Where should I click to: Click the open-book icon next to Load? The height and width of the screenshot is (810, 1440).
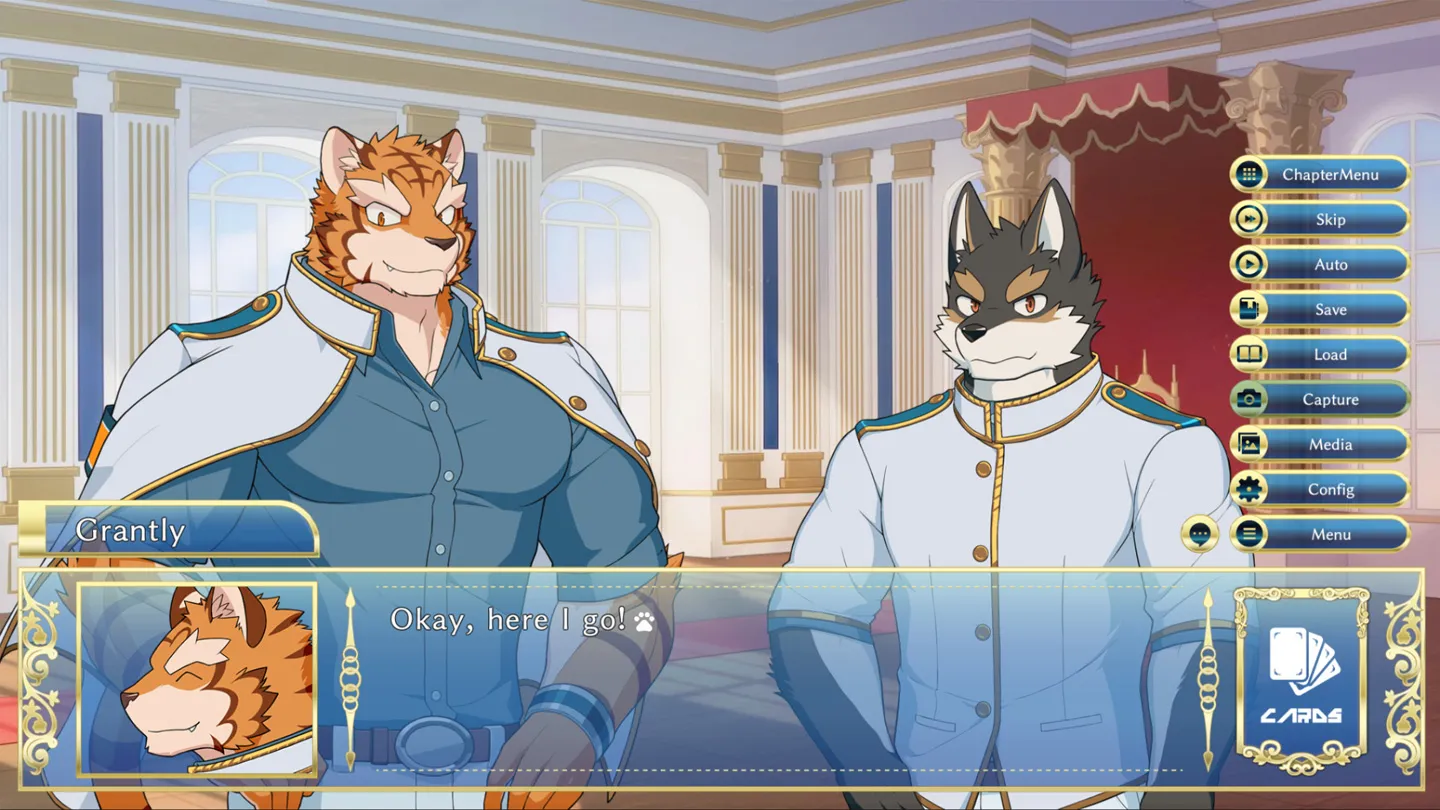click(1248, 354)
